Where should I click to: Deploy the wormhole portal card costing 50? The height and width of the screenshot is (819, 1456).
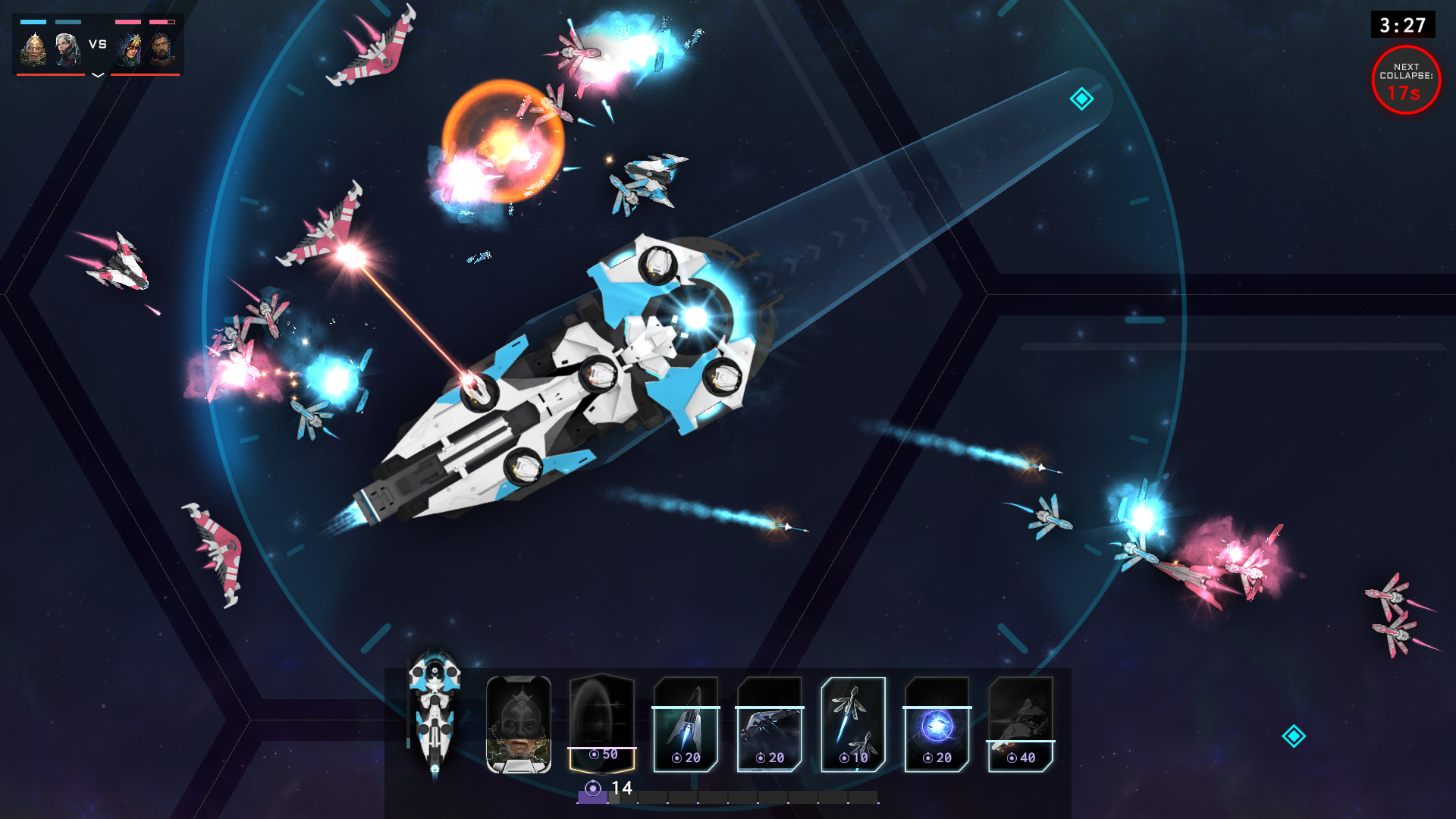click(x=603, y=724)
